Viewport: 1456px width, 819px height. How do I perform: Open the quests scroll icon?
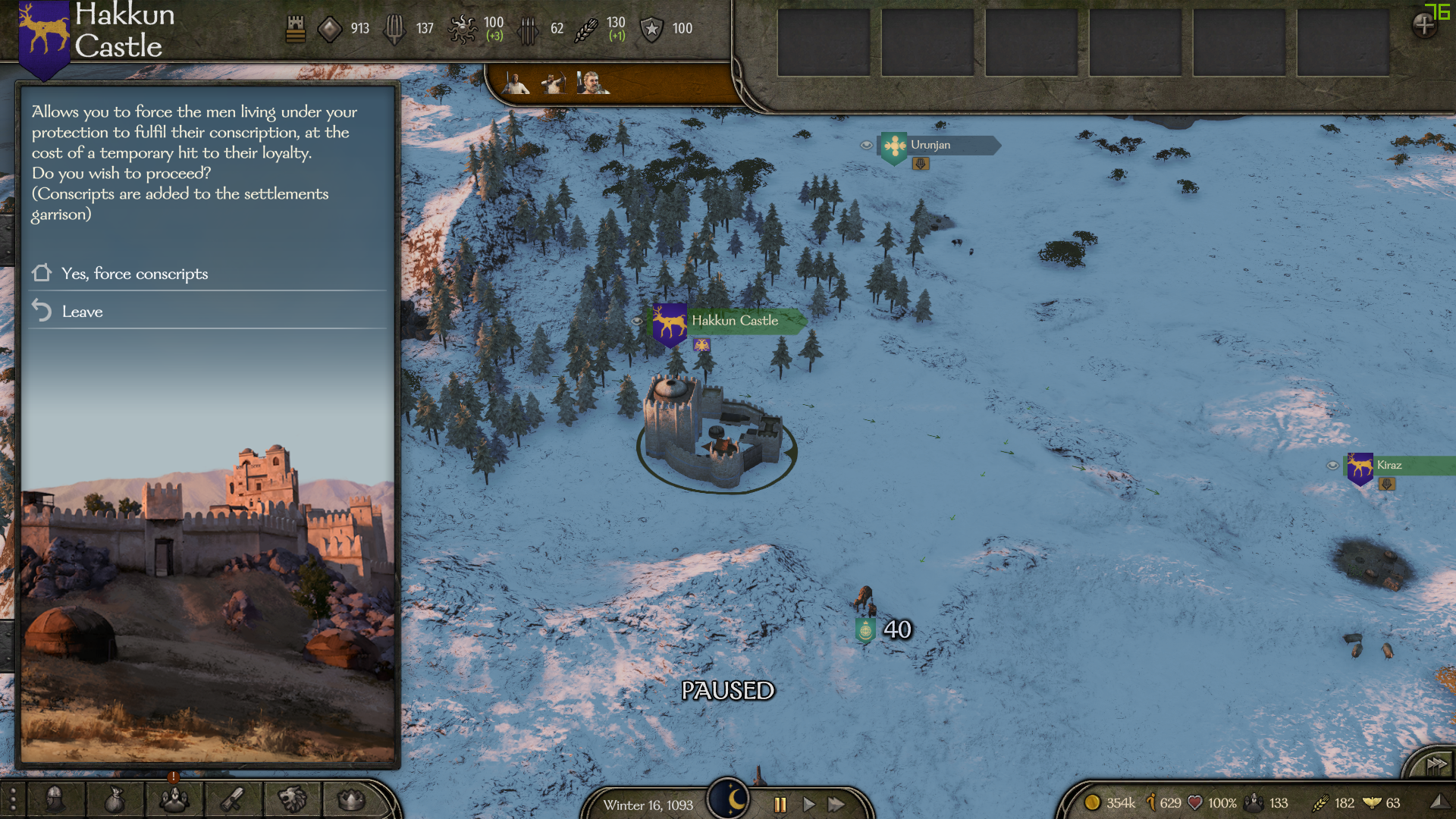pos(233,799)
